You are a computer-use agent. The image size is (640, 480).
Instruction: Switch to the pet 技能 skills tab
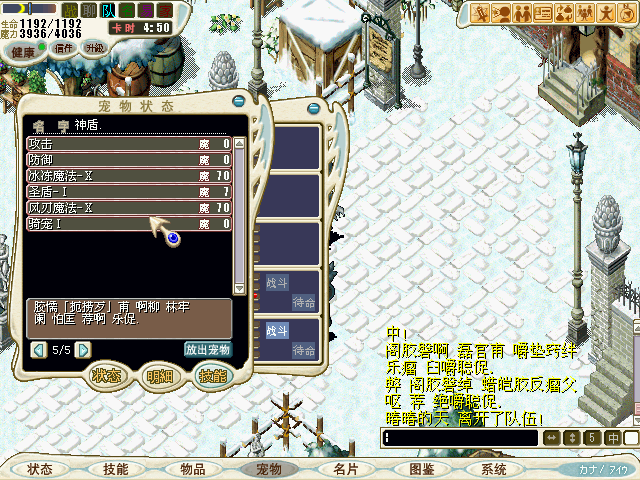pos(212,376)
